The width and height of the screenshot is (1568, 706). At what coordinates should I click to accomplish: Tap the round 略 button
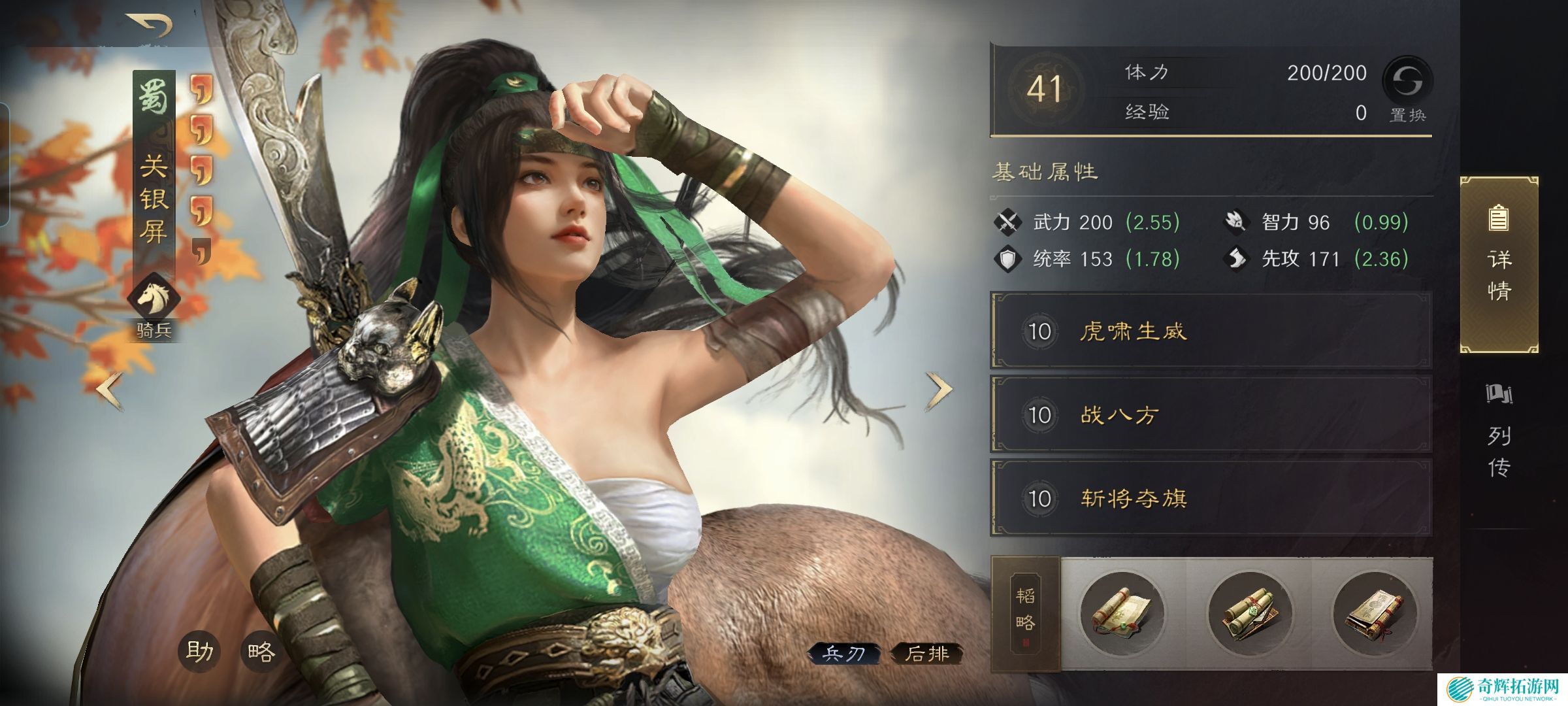261,651
